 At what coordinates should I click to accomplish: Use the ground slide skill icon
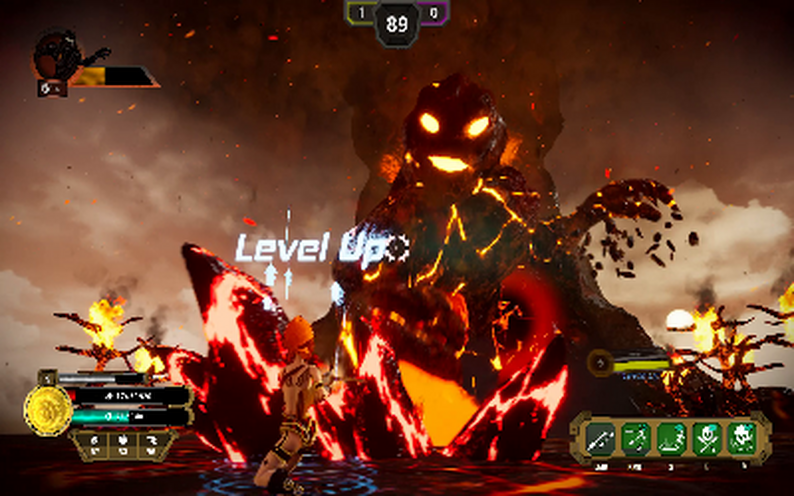(x=671, y=437)
